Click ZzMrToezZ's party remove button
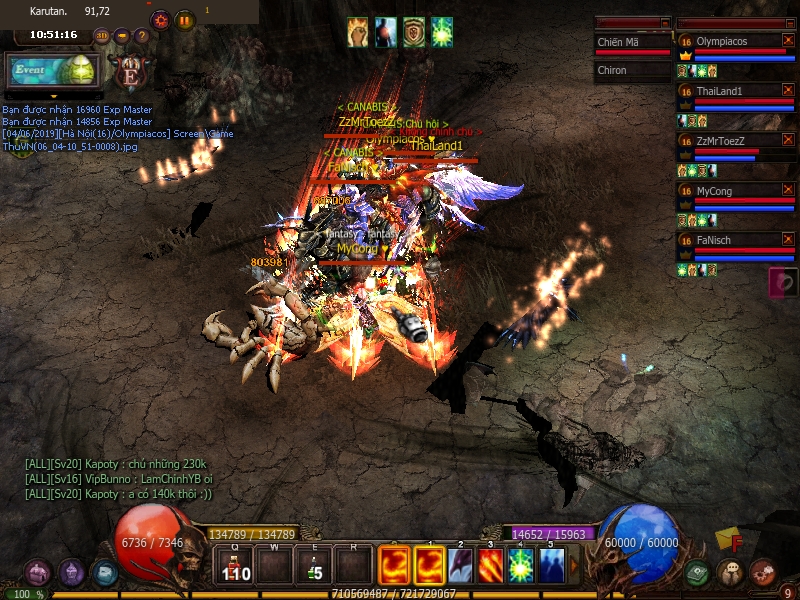This screenshot has height=600, width=800. click(x=788, y=140)
